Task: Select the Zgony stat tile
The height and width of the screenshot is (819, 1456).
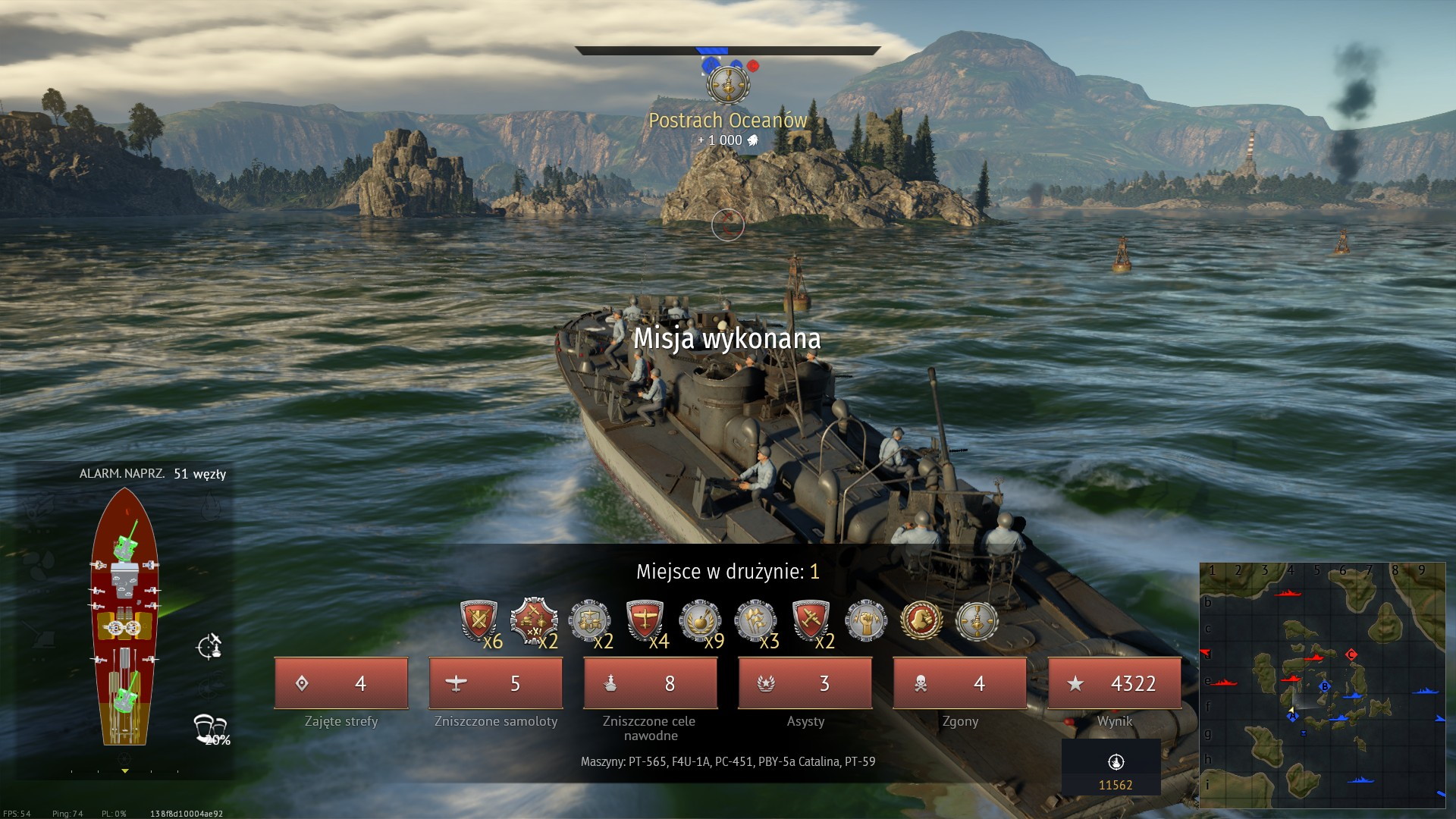Action: [x=960, y=683]
